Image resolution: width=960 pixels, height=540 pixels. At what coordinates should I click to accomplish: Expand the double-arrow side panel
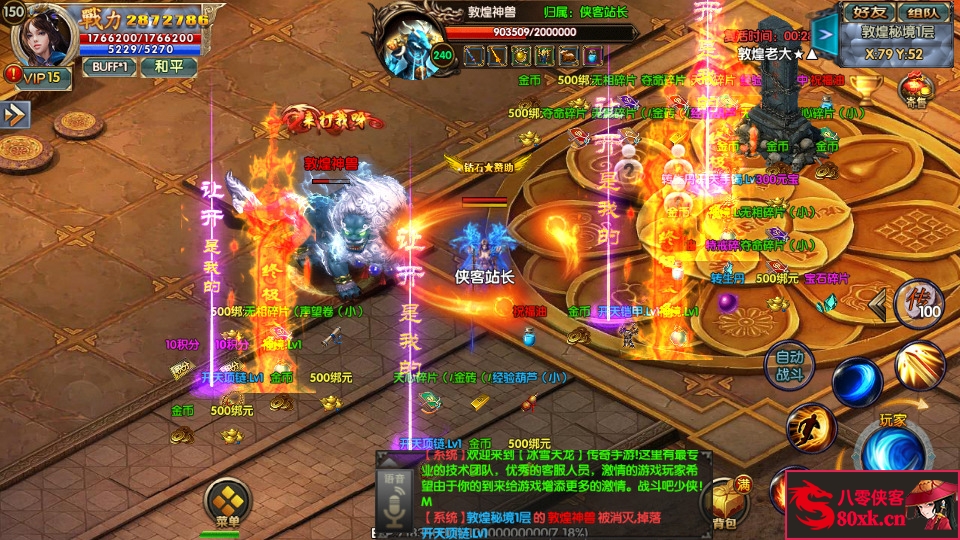(14, 115)
